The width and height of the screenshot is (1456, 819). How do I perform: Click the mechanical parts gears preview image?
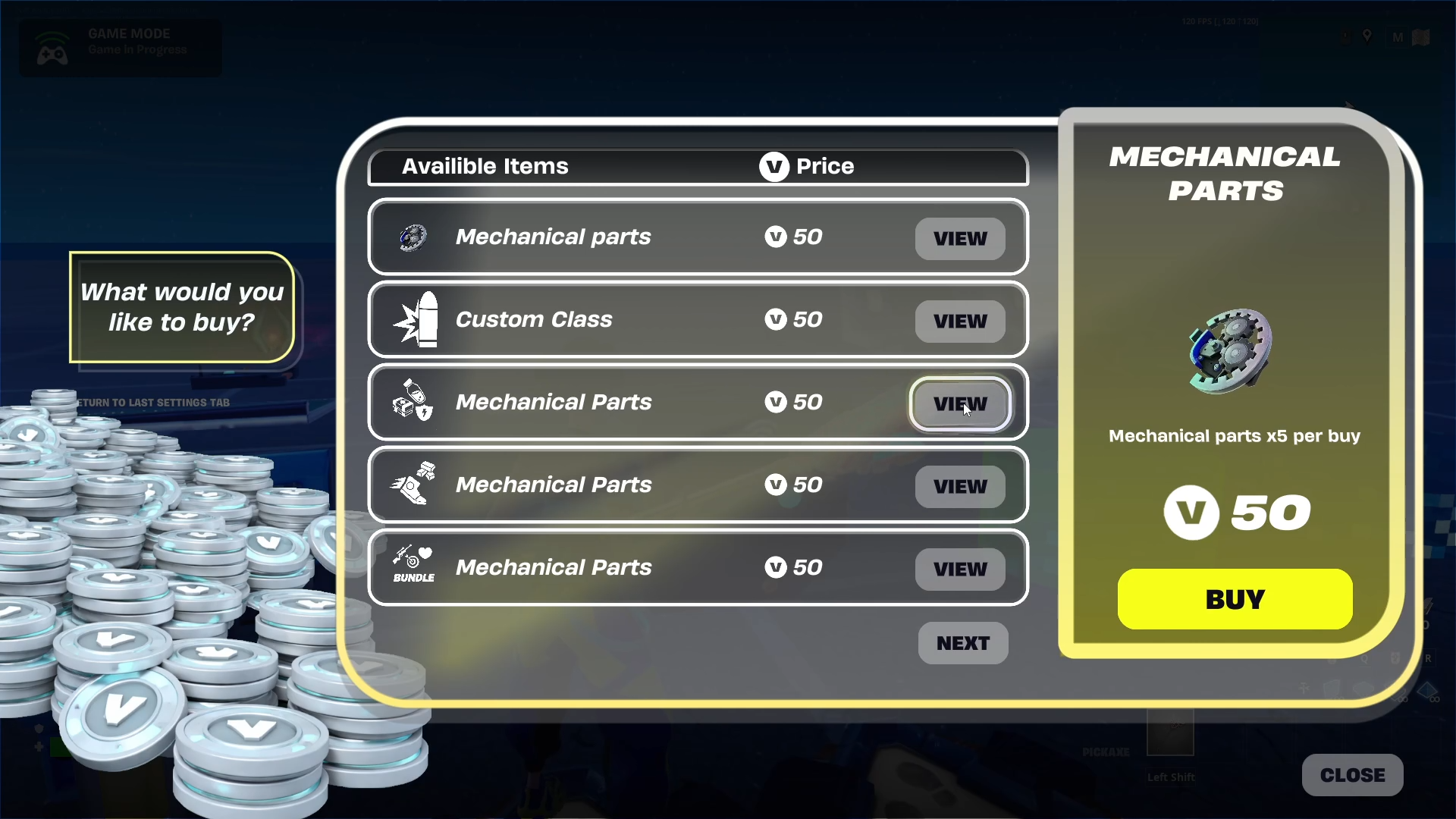(x=1231, y=351)
